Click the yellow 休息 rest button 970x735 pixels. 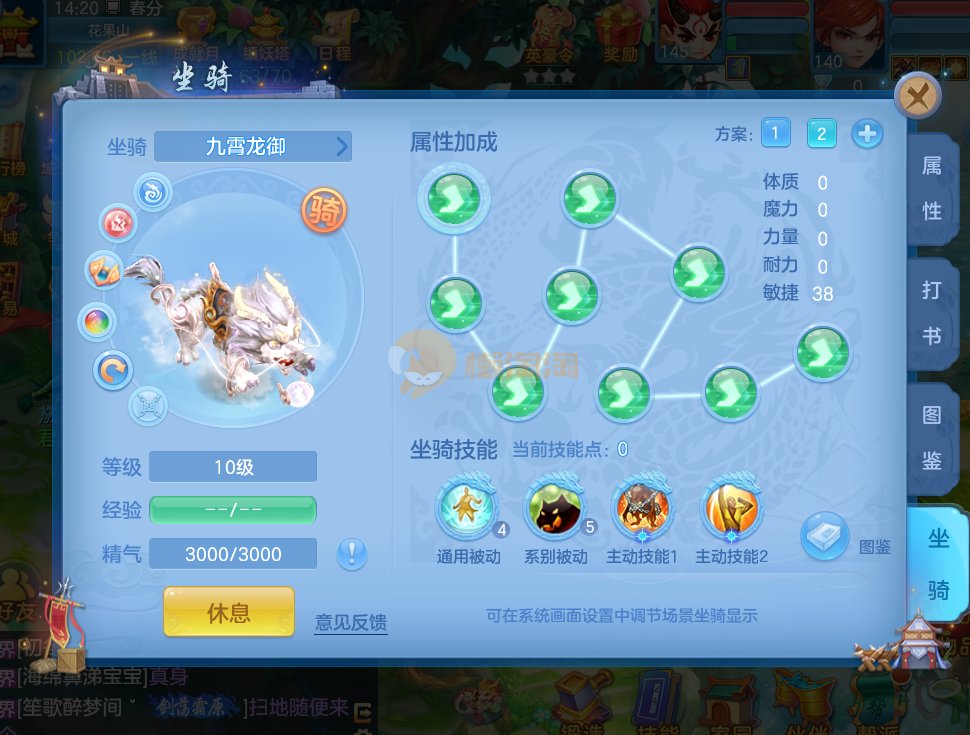(229, 612)
